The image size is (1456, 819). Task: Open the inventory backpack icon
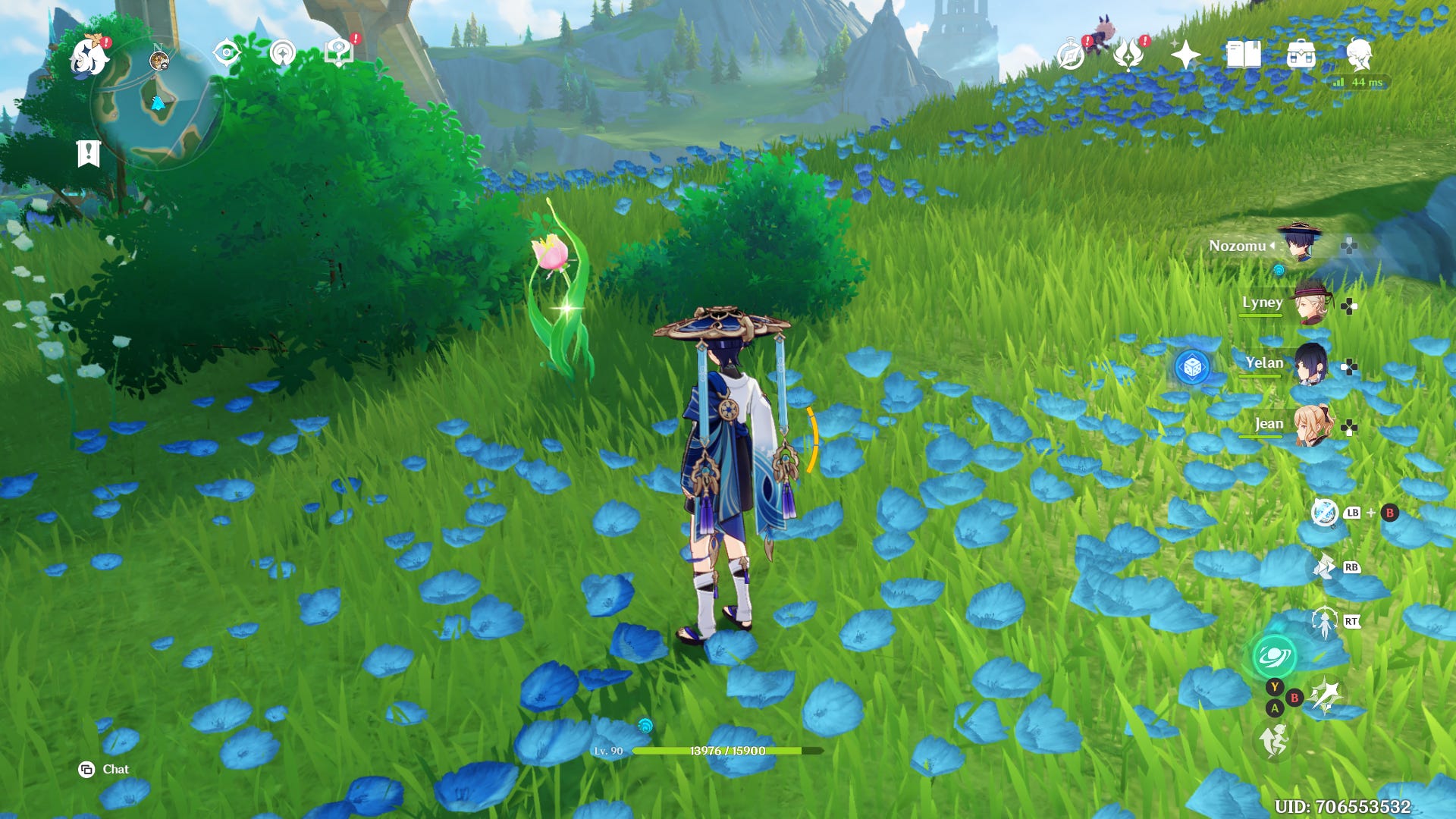point(1301,55)
